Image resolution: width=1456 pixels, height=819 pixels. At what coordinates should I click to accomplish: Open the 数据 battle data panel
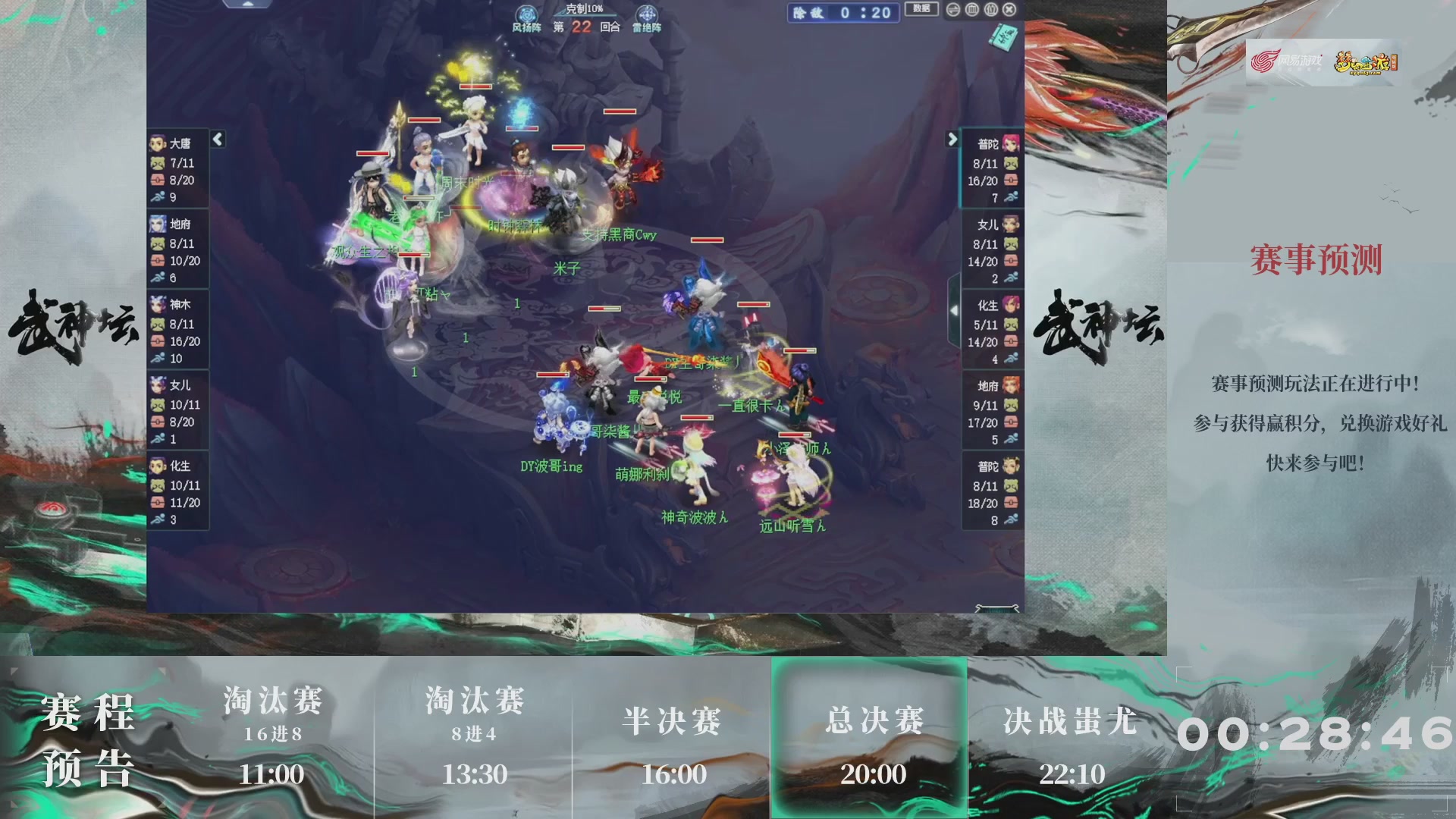[922, 9]
